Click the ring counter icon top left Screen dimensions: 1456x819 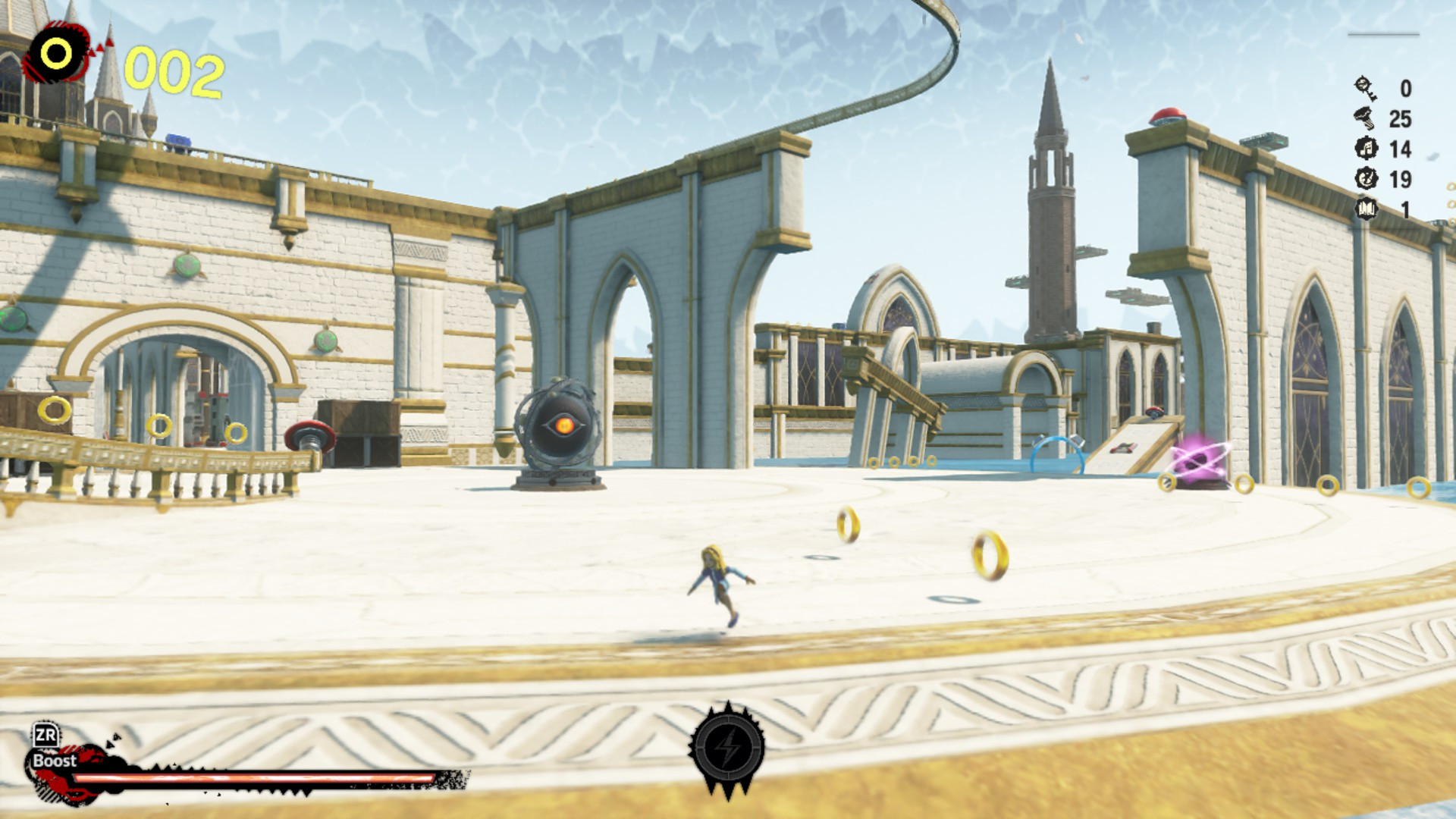coord(55,53)
